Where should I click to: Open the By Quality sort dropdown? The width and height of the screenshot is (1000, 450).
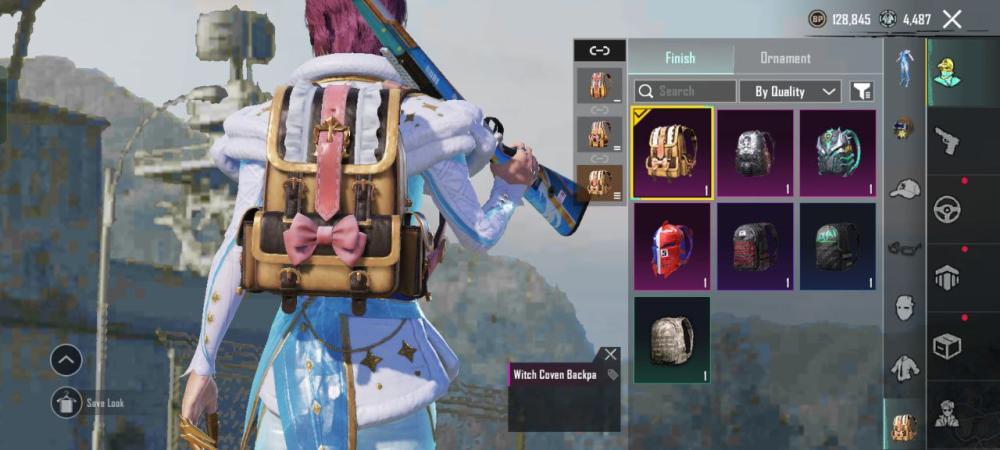point(795,91)
